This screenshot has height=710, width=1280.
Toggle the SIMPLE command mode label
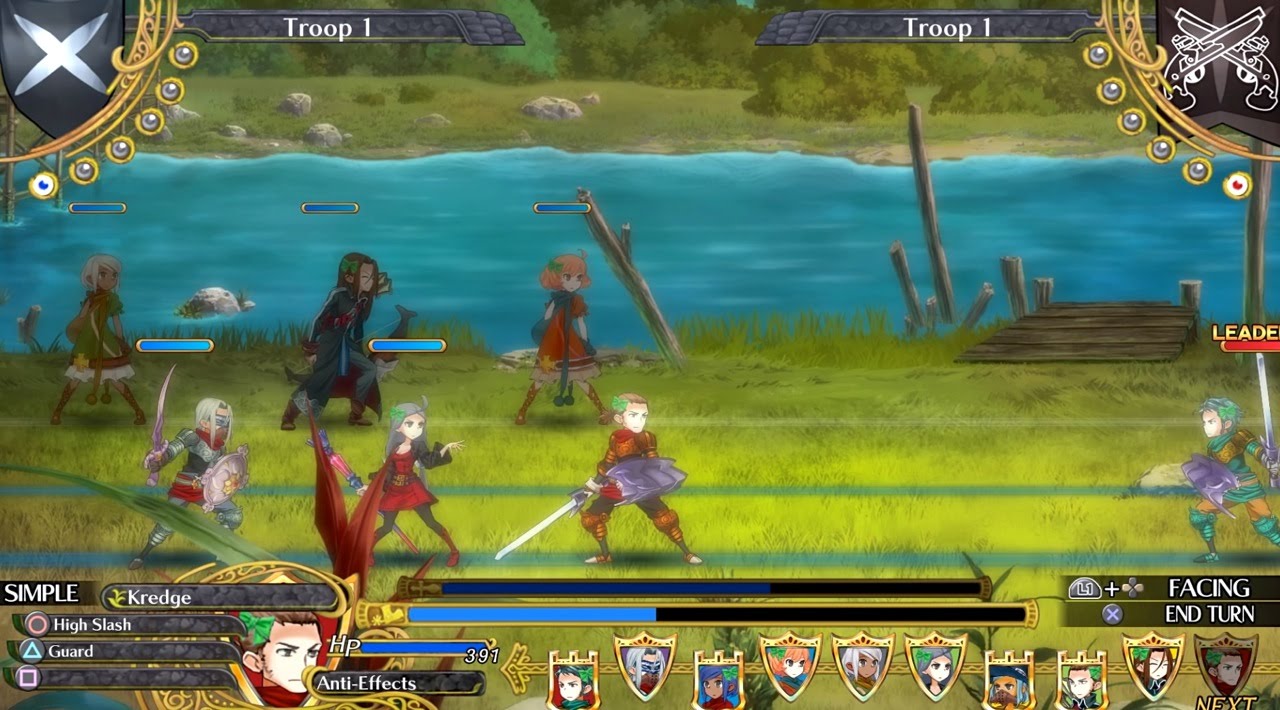[x=41, y=593]
